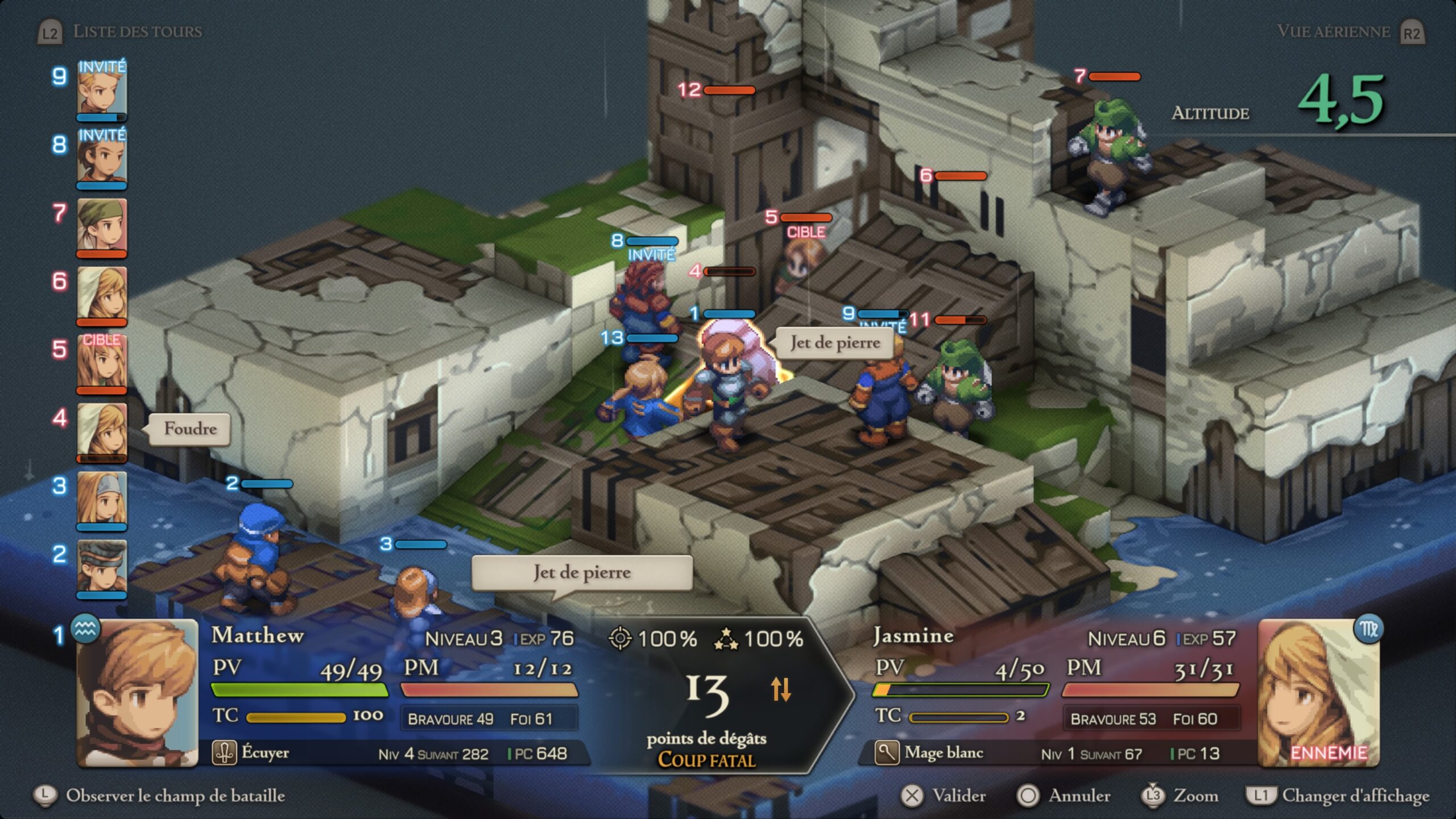Select turn 4 portrait casting Foudre
This screenshot has width=1456, height=819.
click(x=102, y=431)
